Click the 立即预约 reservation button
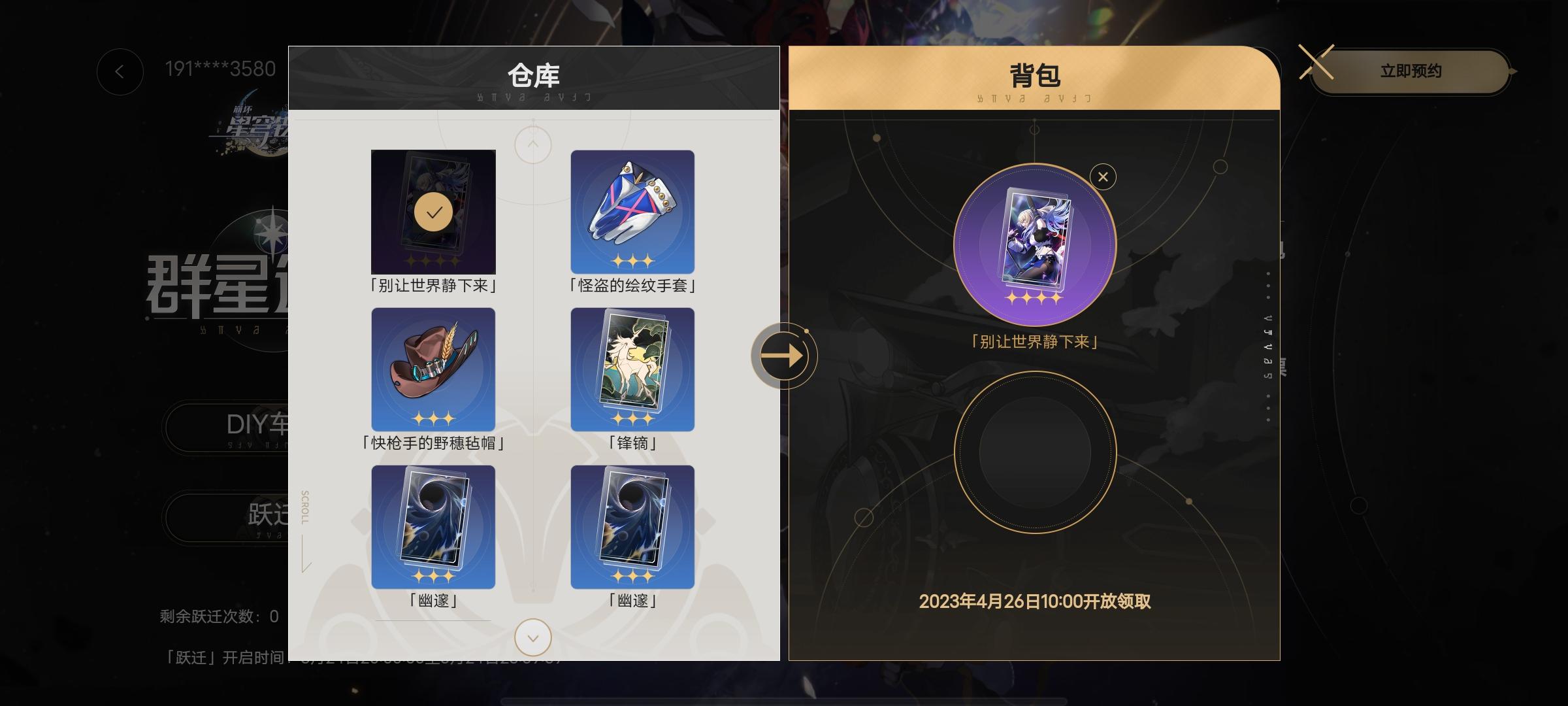 tap(1411, 72)
